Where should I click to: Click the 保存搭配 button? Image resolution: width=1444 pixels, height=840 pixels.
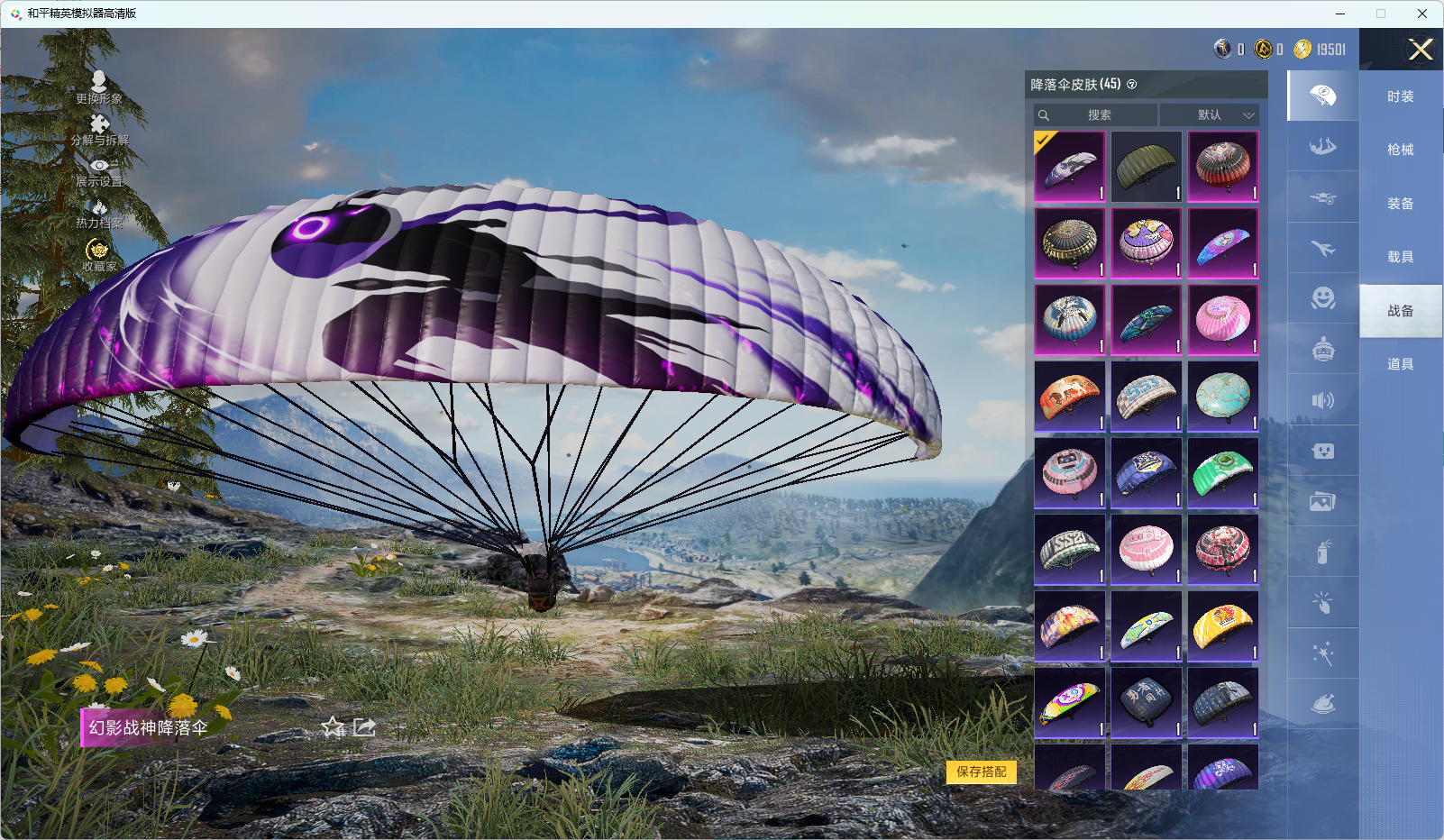(981, 772)
